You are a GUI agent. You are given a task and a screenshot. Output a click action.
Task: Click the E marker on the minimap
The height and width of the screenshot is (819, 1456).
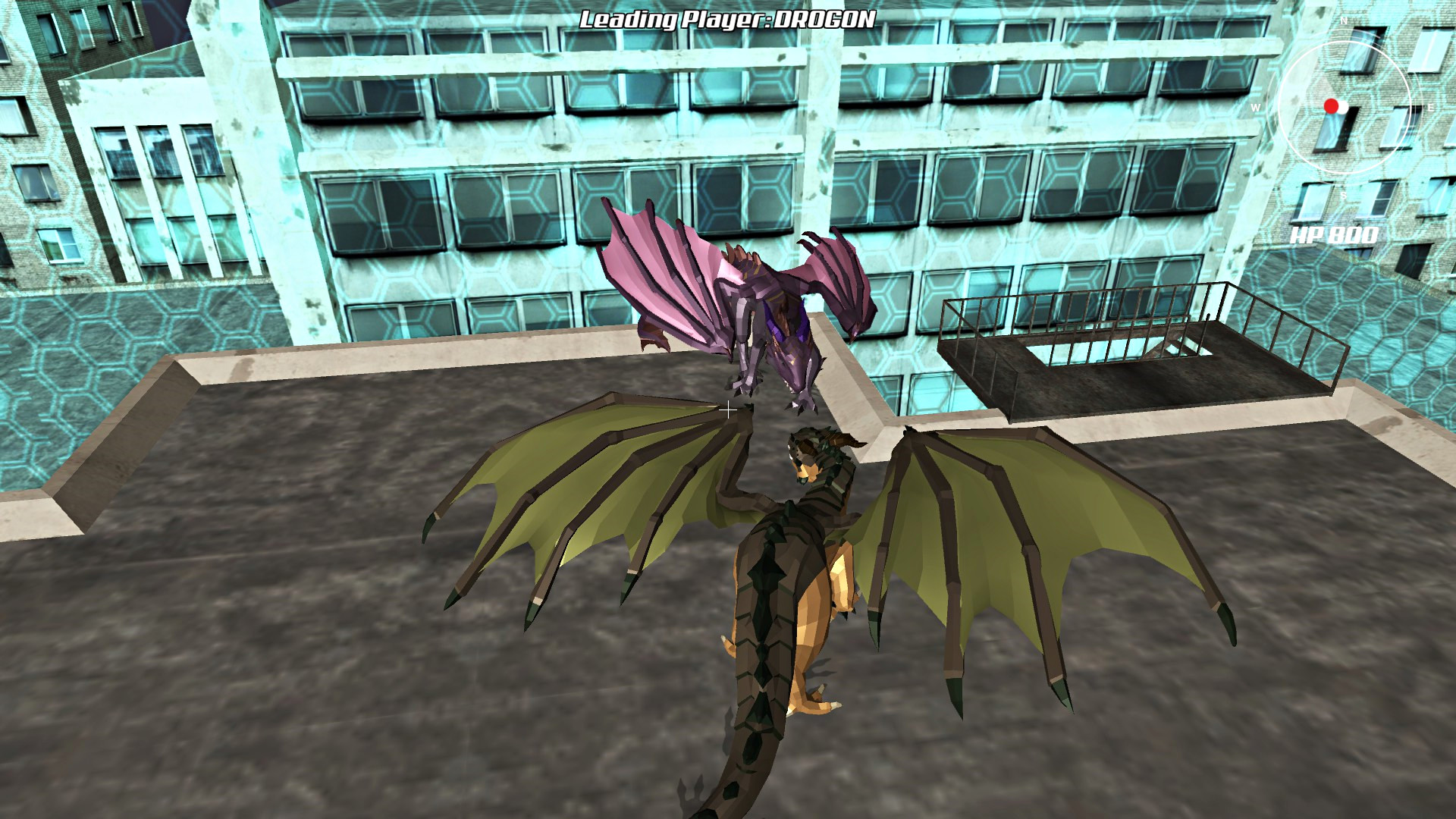pos(1431,108)
